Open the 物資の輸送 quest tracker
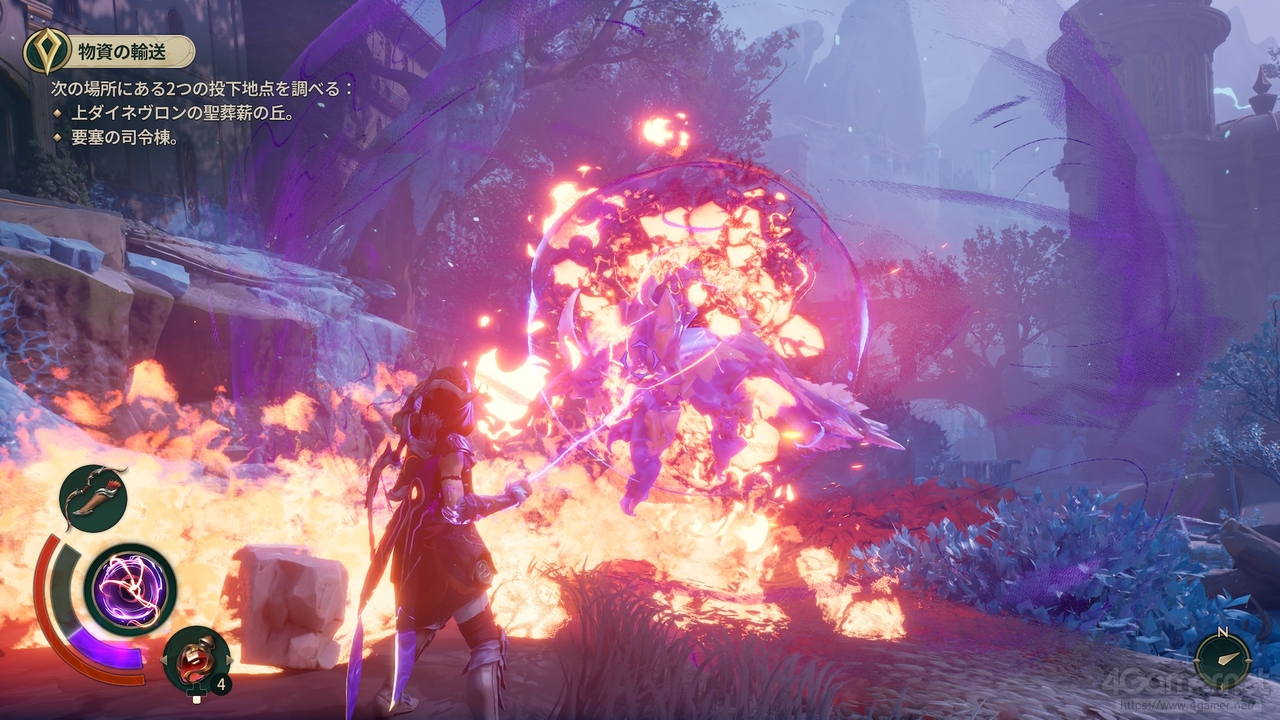The image size is (1280, 720). (112, 50)
